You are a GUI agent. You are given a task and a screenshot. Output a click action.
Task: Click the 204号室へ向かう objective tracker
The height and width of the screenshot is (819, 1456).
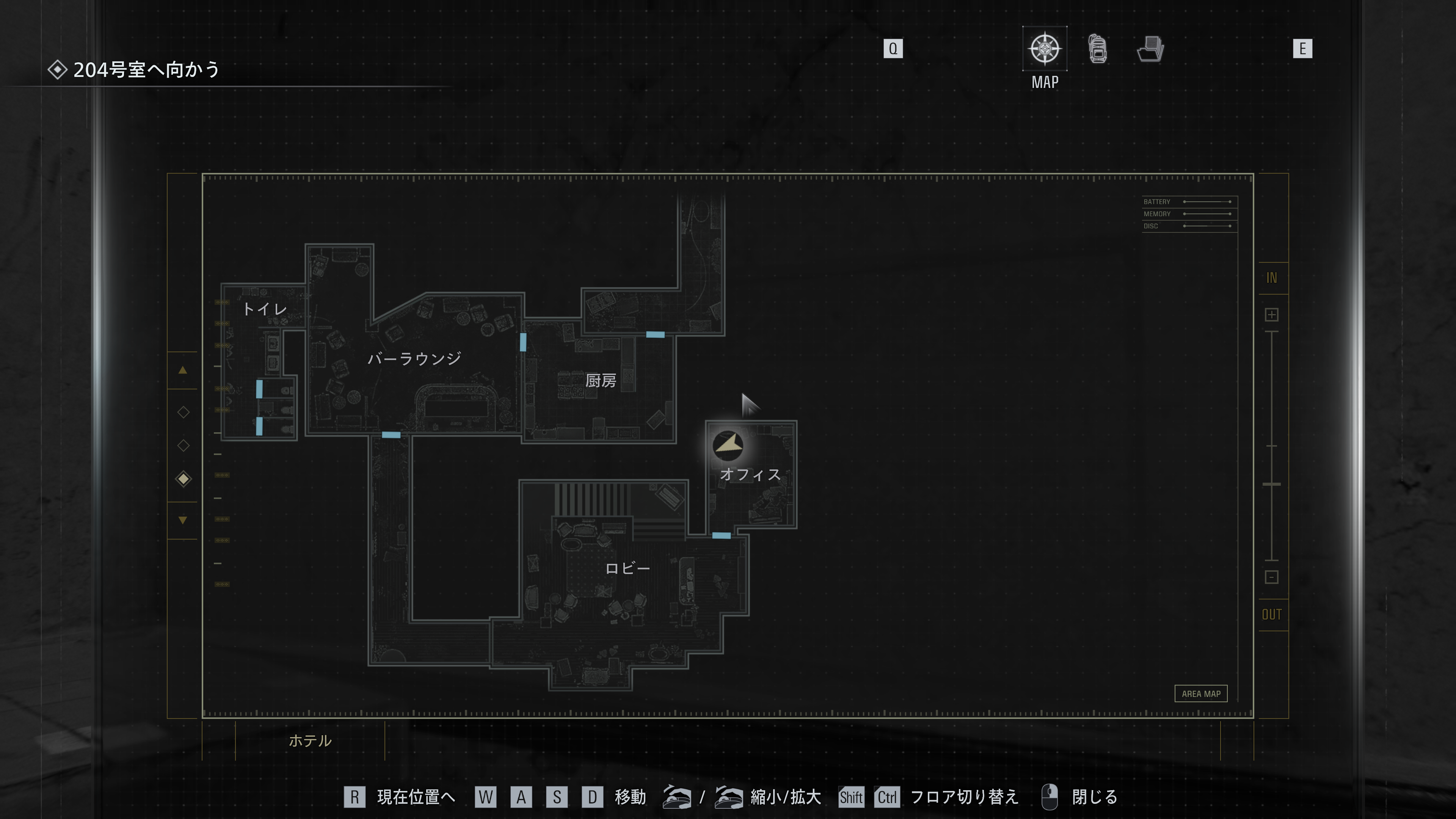146,70
